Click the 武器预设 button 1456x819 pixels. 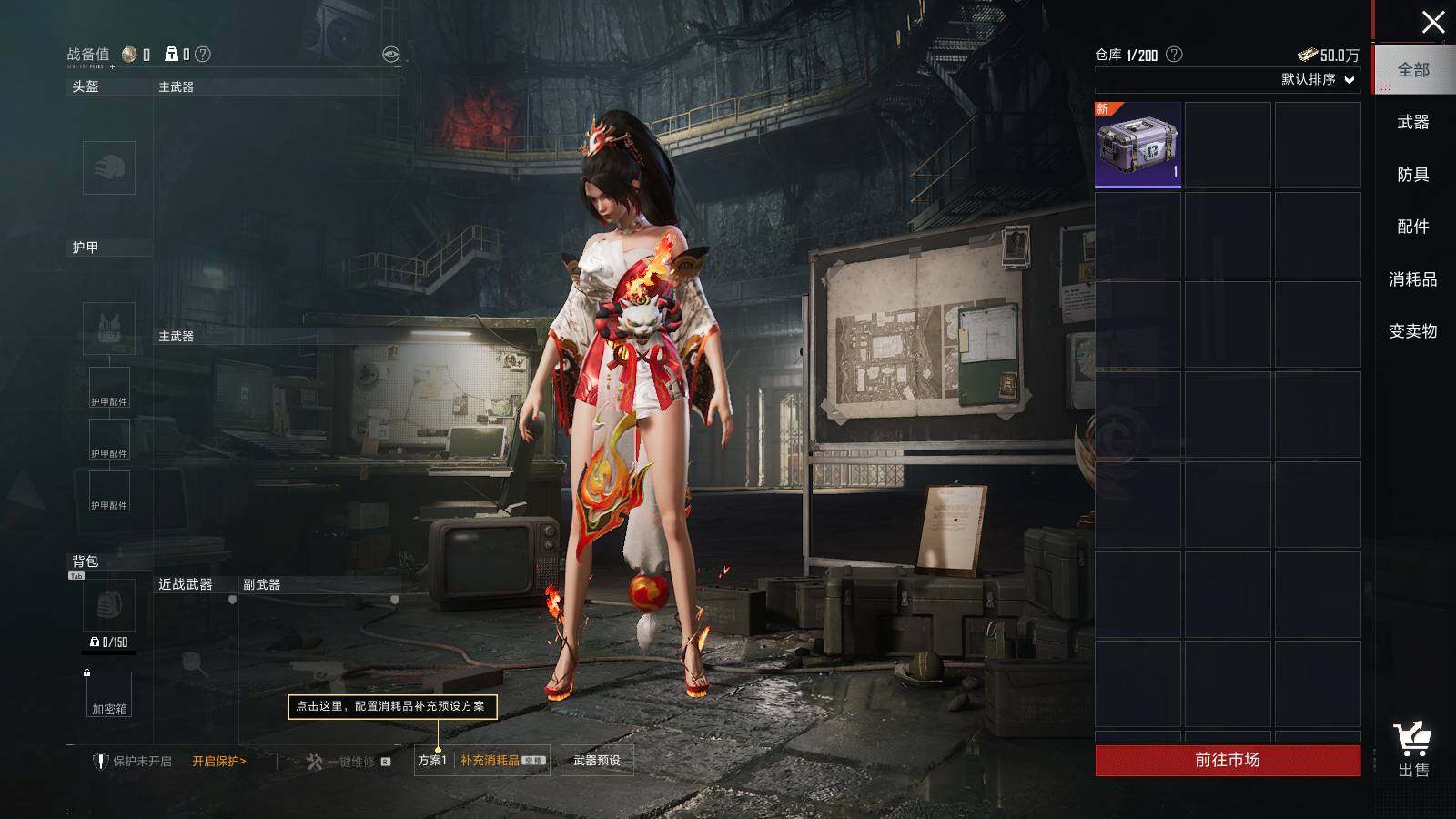point(597,761)
